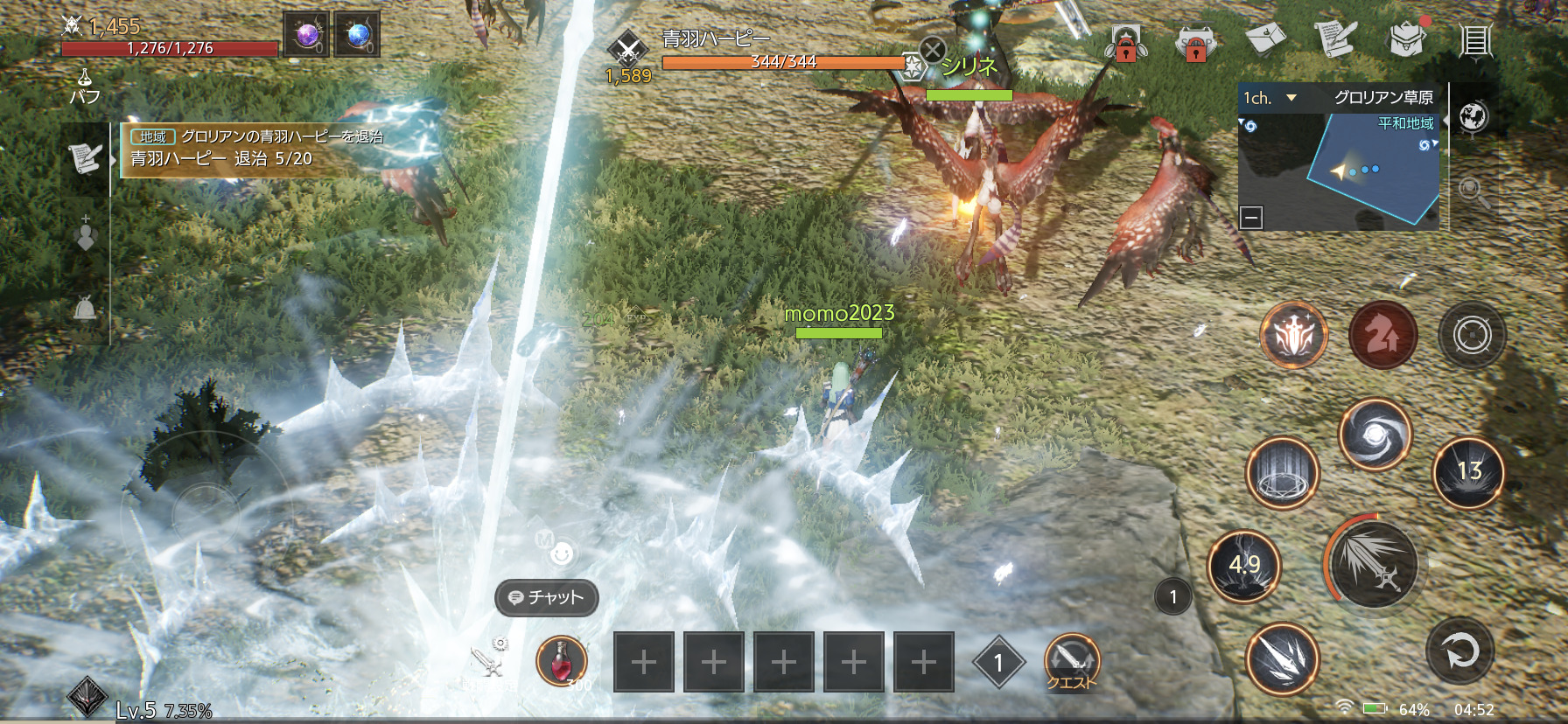Viewport: 1568px width, 724px height.
Task: Toggle the crosshair target lock button
Action: click(1473, 335)
